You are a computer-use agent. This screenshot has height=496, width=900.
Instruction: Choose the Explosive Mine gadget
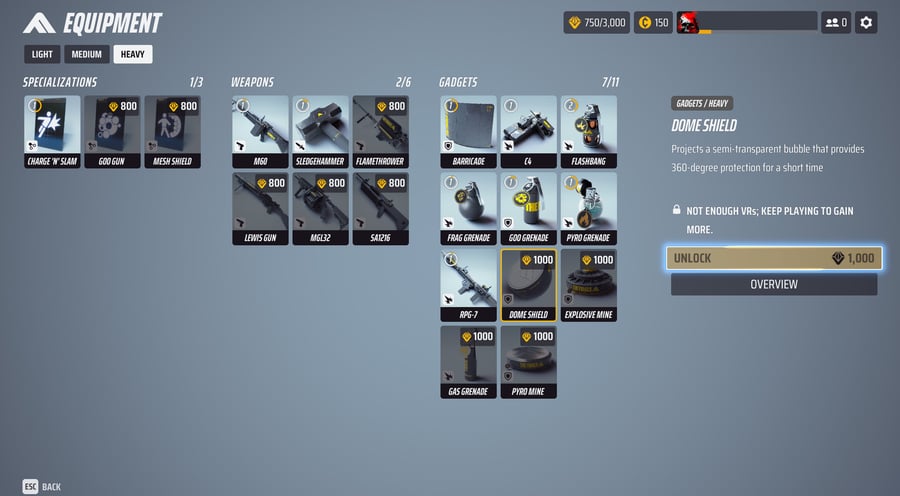(x=588, y=285)
